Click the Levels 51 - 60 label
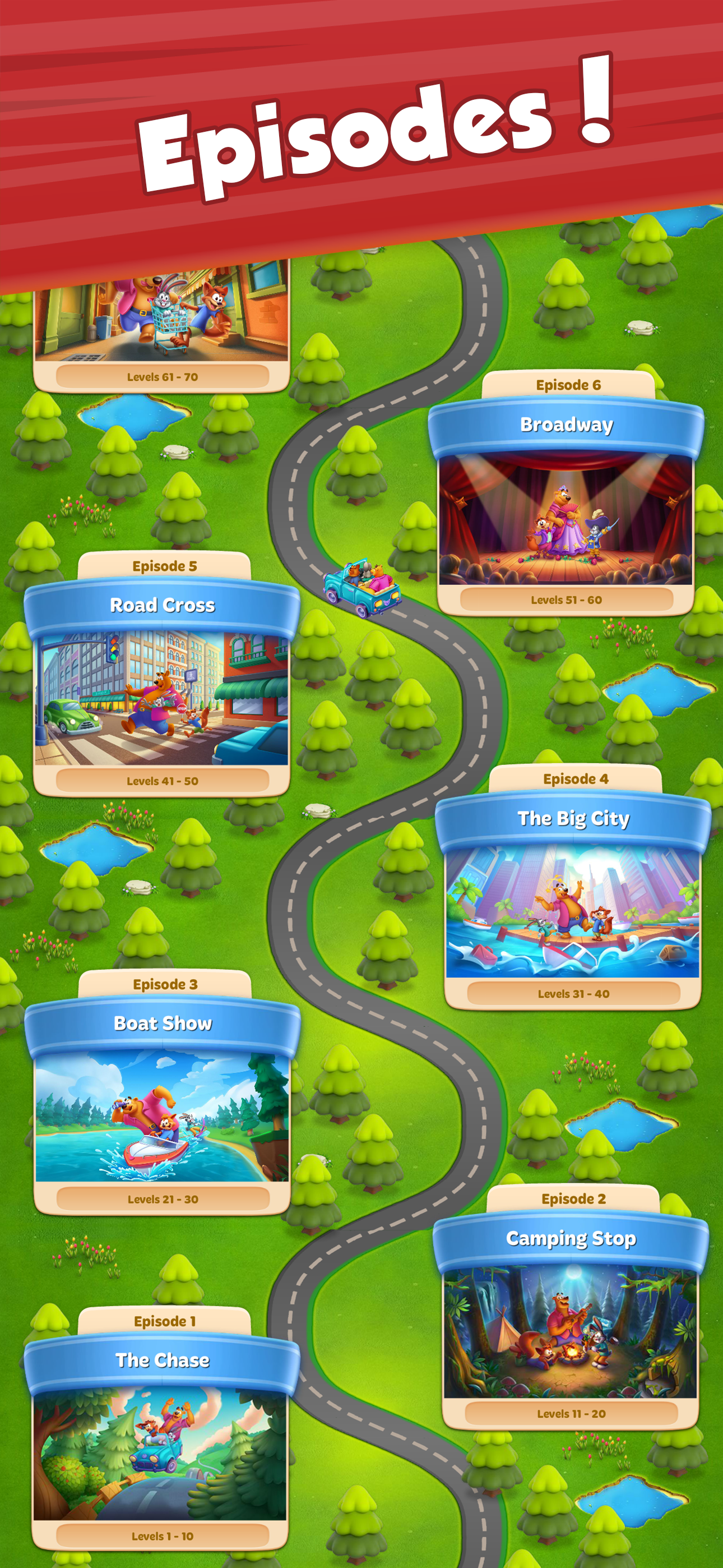 pos(568,599)
